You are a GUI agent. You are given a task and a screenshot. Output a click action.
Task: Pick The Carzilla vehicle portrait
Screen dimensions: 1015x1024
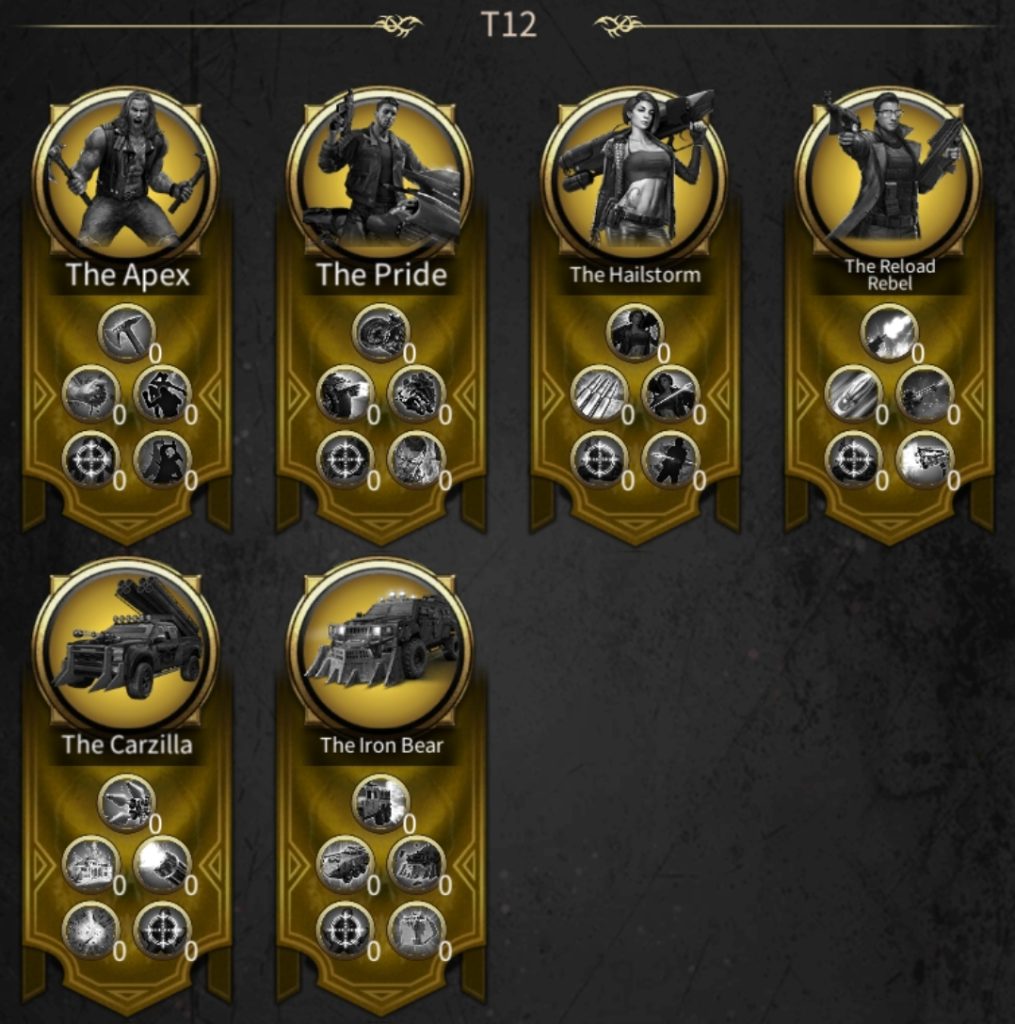126,645
